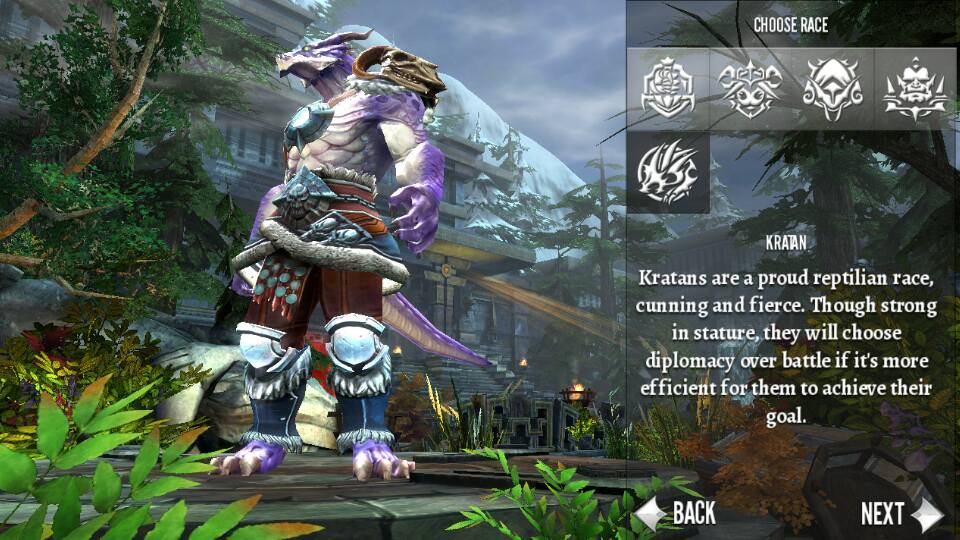Continue with the Next button
The image size is (960, 540).
(x=900, y=514)
